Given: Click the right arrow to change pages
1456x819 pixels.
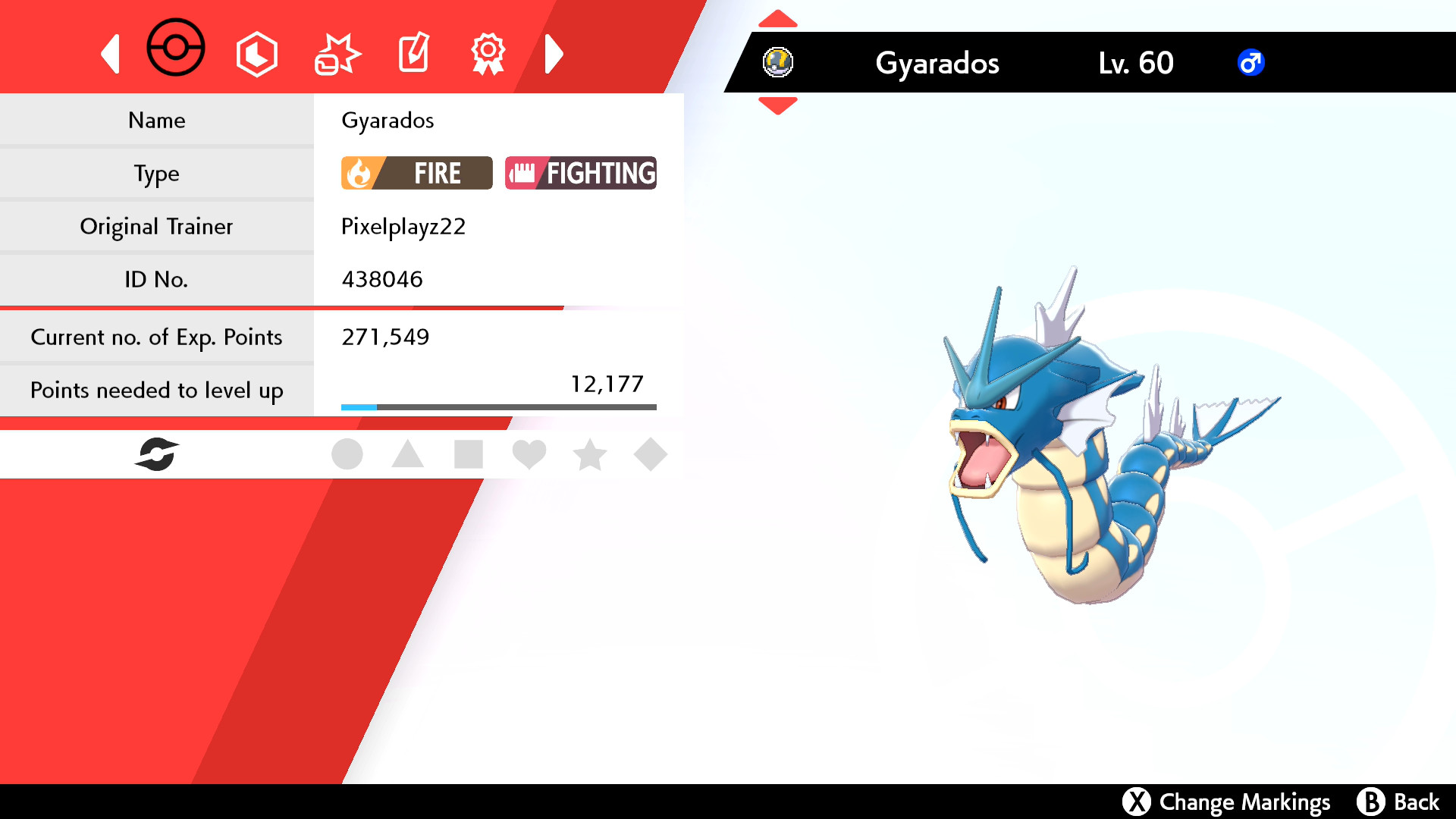Looking at the screenshot, I should (554, 53).
